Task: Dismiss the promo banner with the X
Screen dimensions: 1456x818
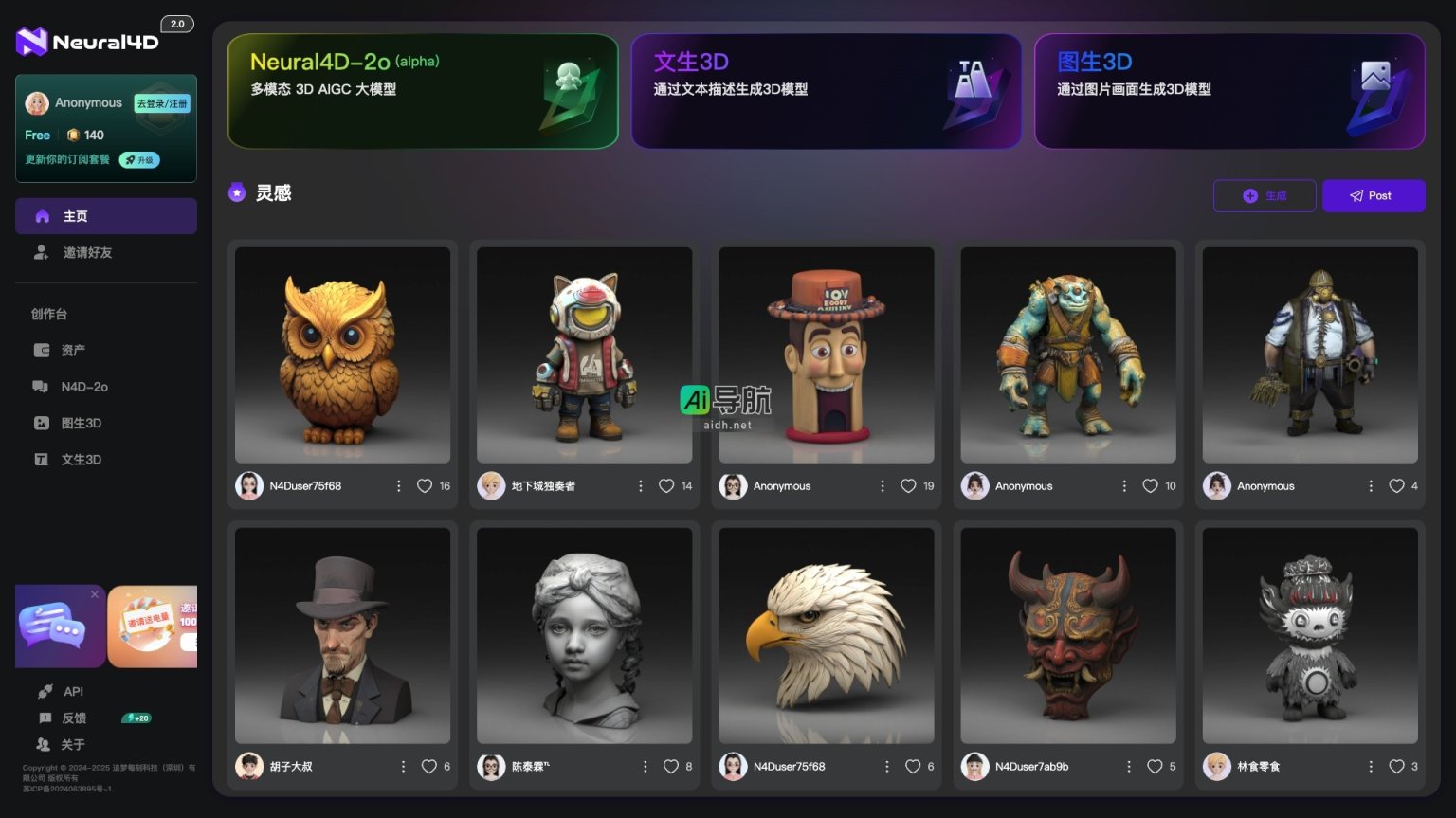Action: (x=94, y=594)
